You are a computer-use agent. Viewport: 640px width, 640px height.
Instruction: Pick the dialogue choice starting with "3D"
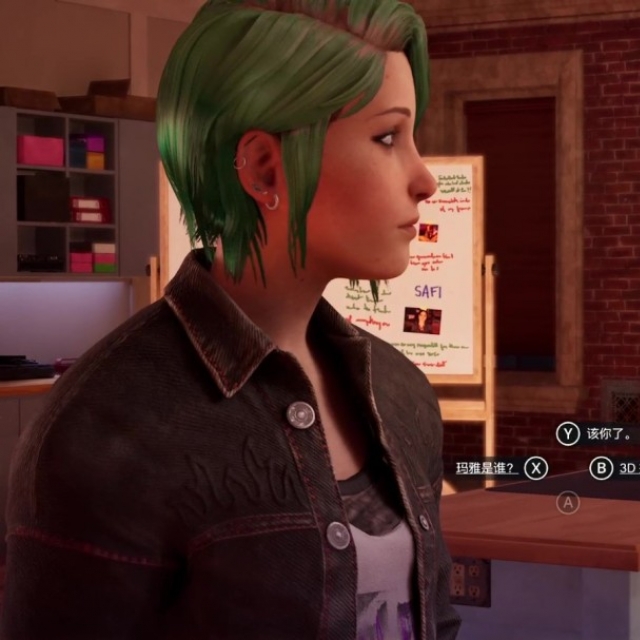tap(626, 468)
